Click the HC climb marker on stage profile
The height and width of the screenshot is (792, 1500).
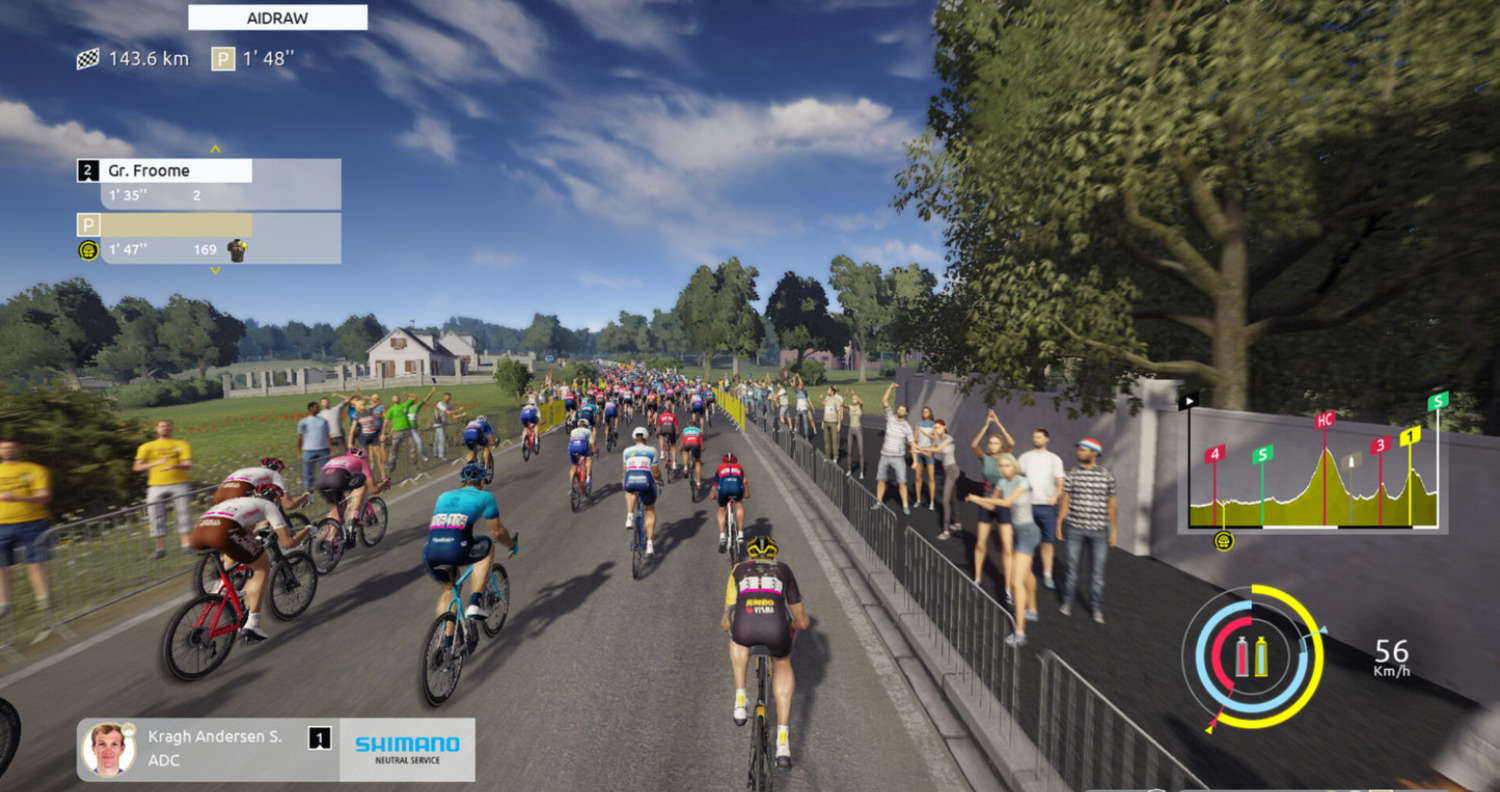click(x=1325, y=421)
